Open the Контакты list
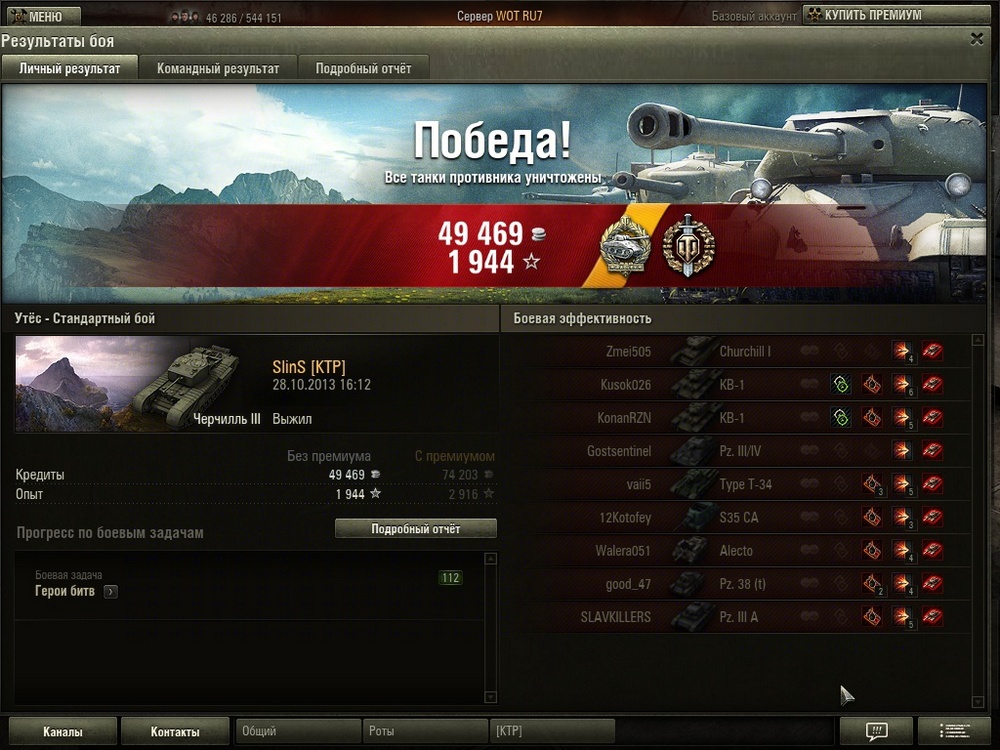Viewport: 1000px width, 750px height. [x=175, y=732]
